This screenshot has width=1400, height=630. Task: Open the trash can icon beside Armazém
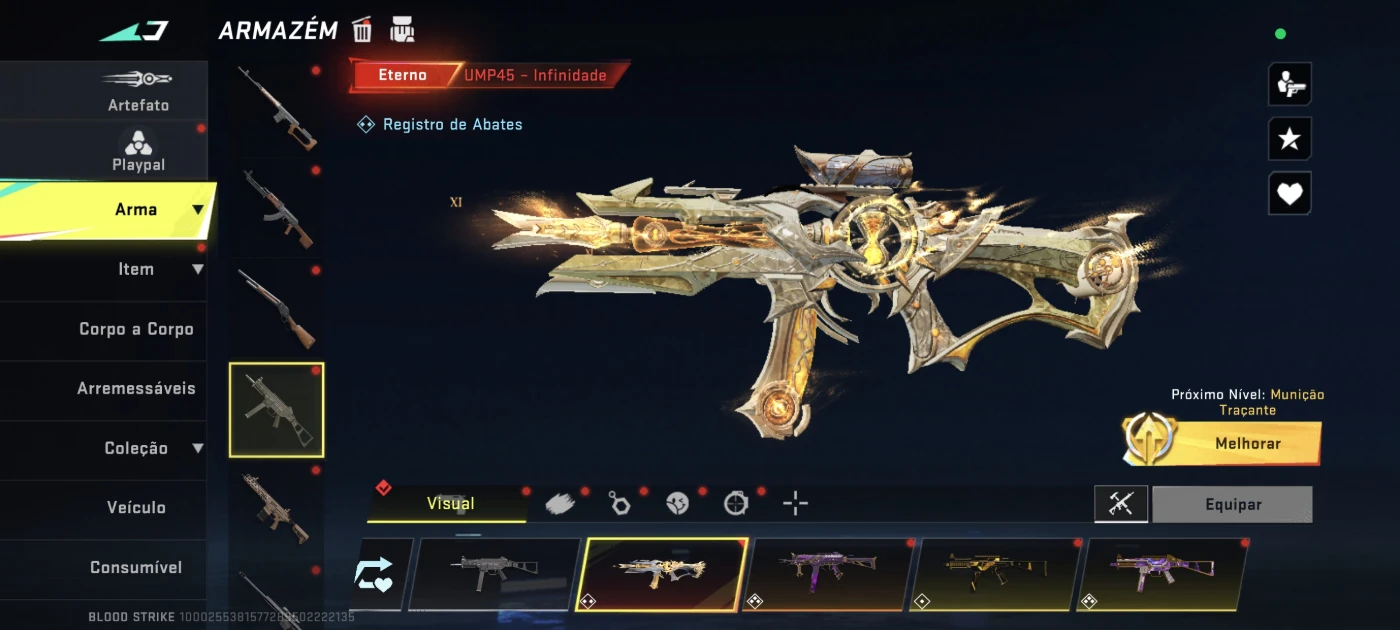[x=362, y=30]
